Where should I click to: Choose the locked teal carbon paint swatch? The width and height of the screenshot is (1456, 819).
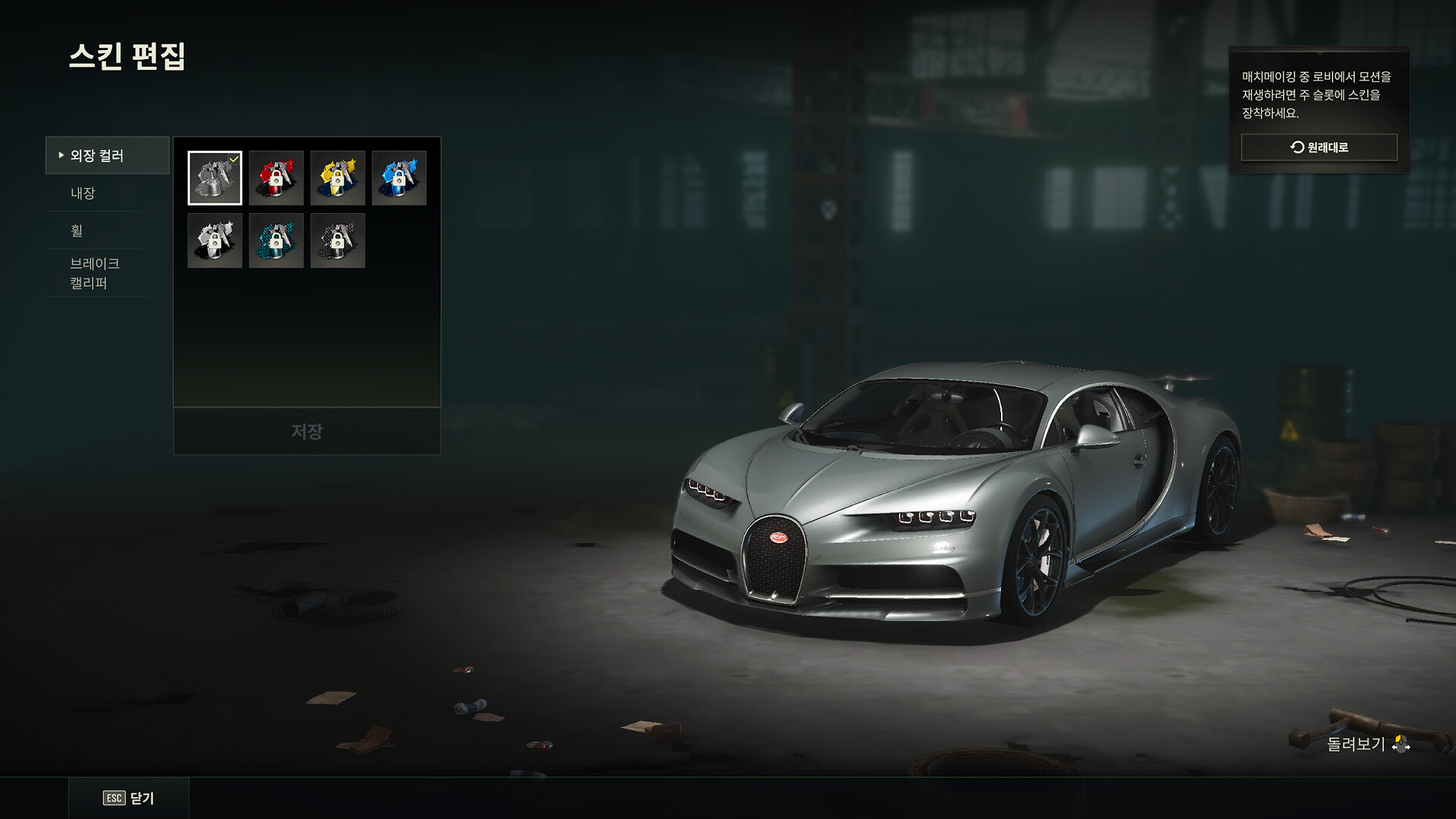pos(276,240)
